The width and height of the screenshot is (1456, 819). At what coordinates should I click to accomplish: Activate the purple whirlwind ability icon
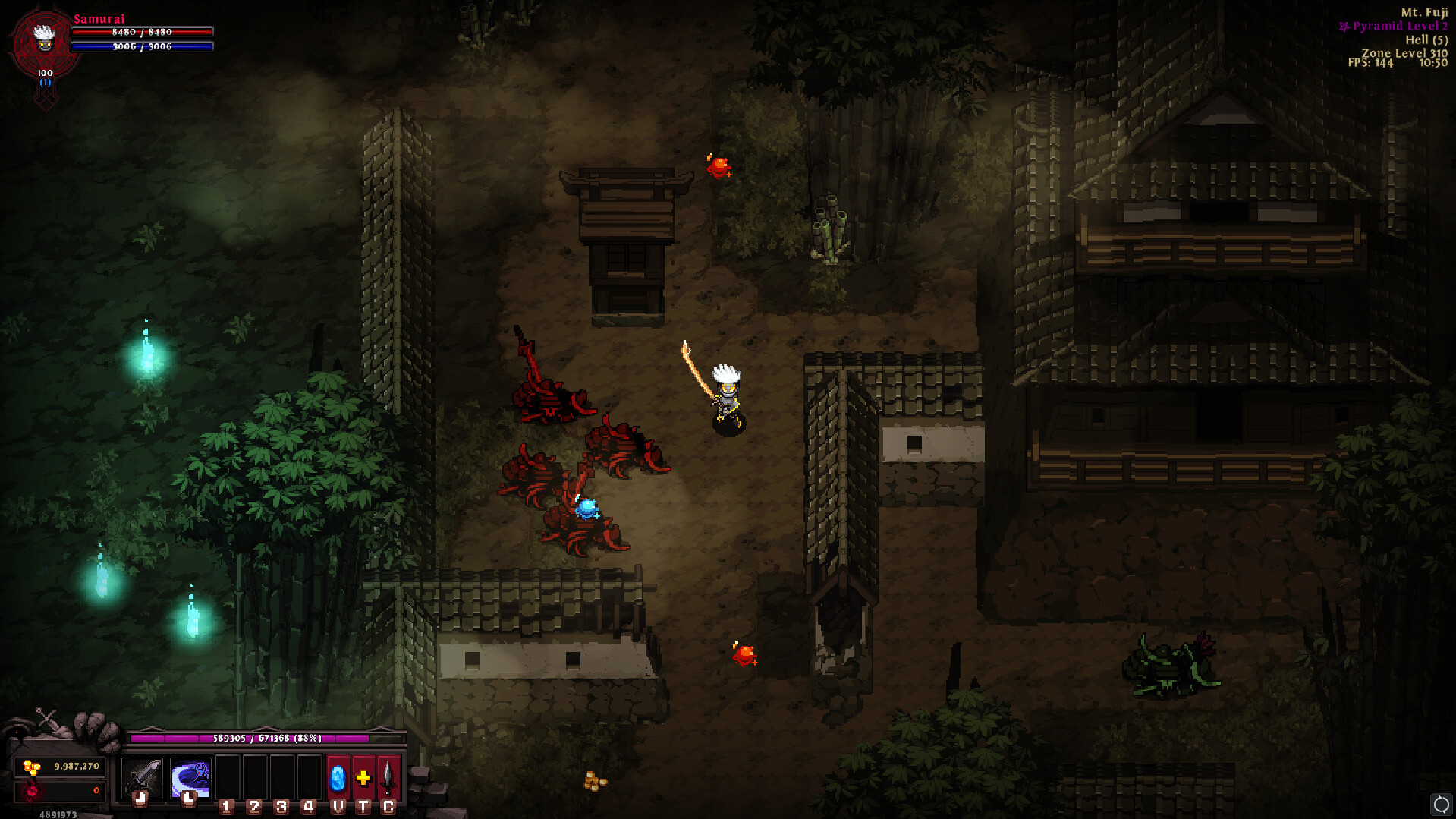[x=190, y=774]
